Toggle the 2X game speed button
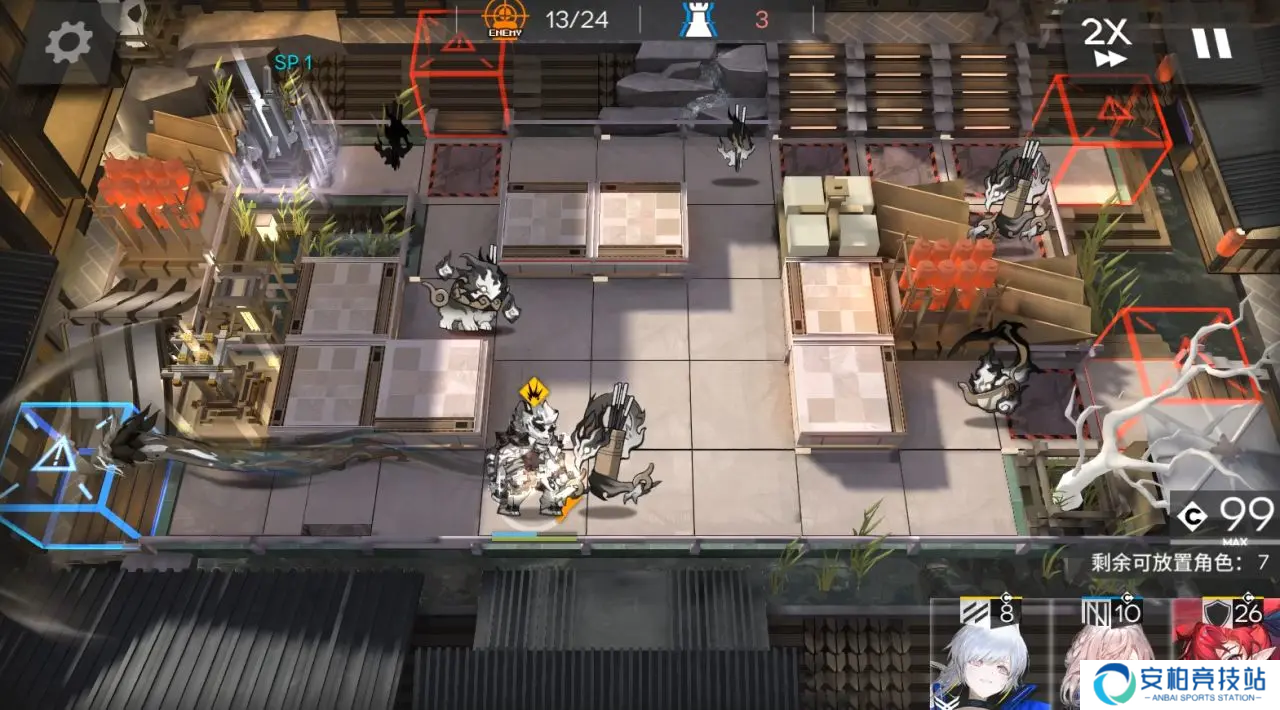Screen dimensions: 1280x710 click(x=1107, y=42)
